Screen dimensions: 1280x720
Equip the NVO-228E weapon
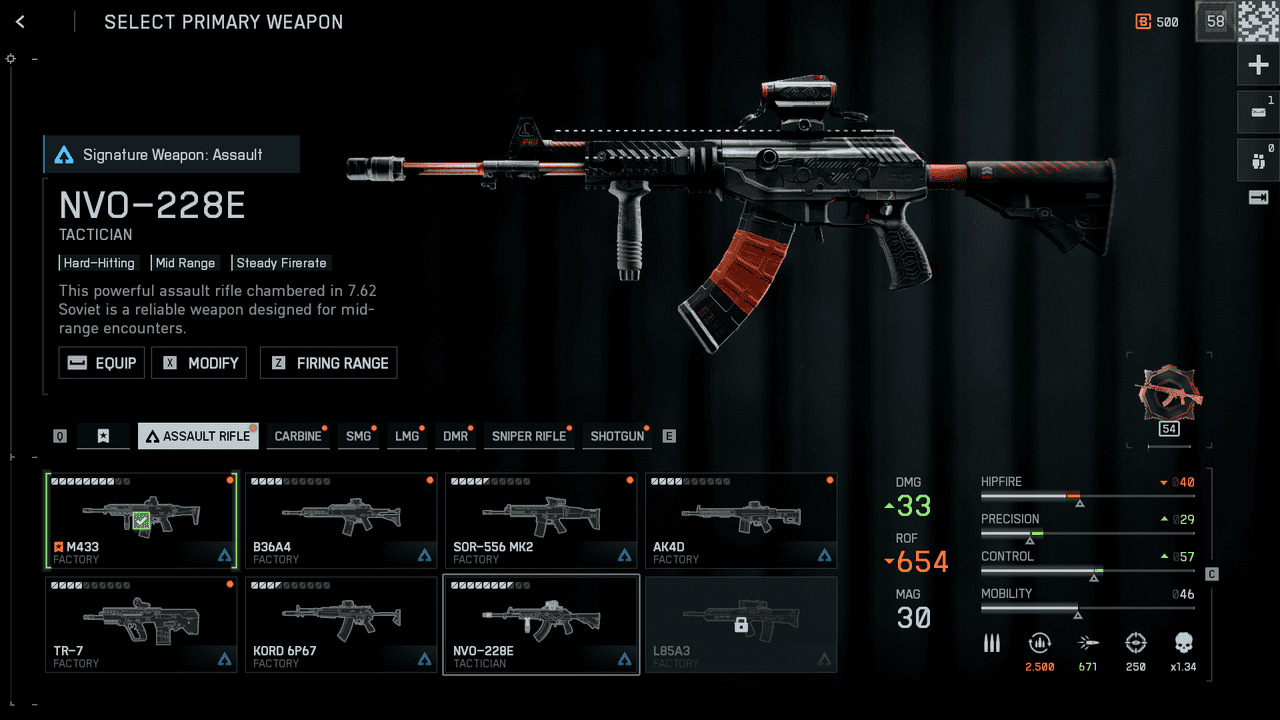click(102, 363)
